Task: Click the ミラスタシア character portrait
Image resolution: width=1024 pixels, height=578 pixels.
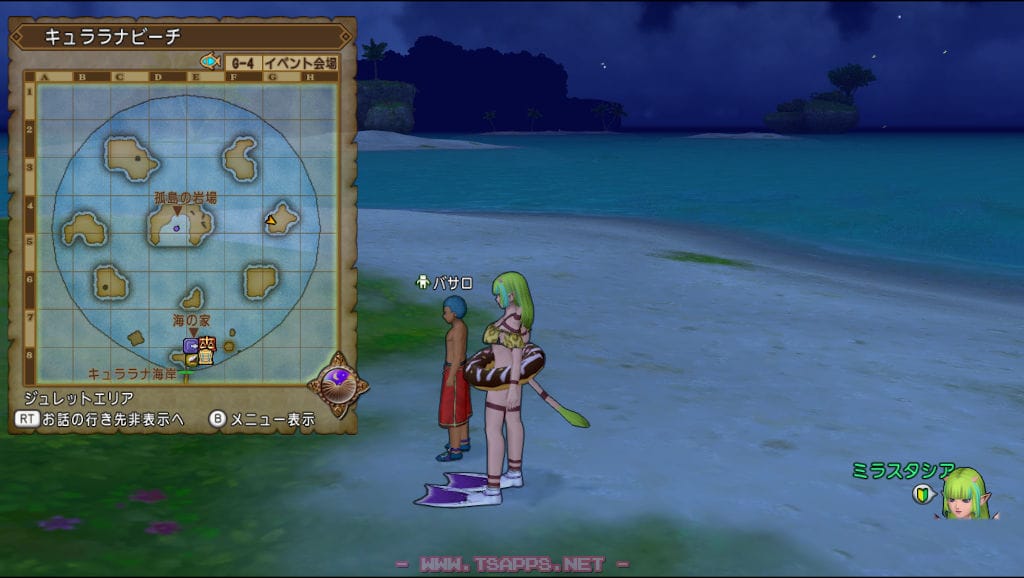Action: pyautogui.click(x=968, y=493)
